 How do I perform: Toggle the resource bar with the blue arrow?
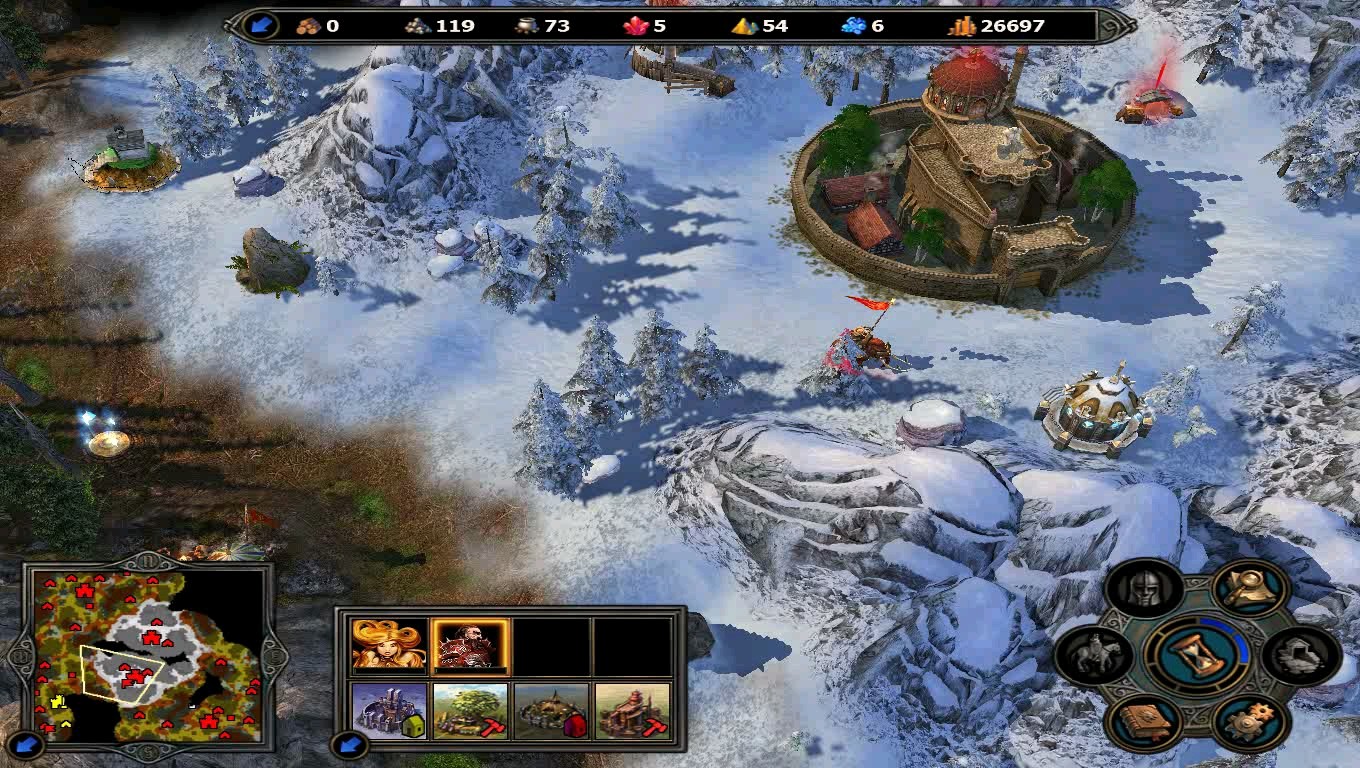pos(262,26)
